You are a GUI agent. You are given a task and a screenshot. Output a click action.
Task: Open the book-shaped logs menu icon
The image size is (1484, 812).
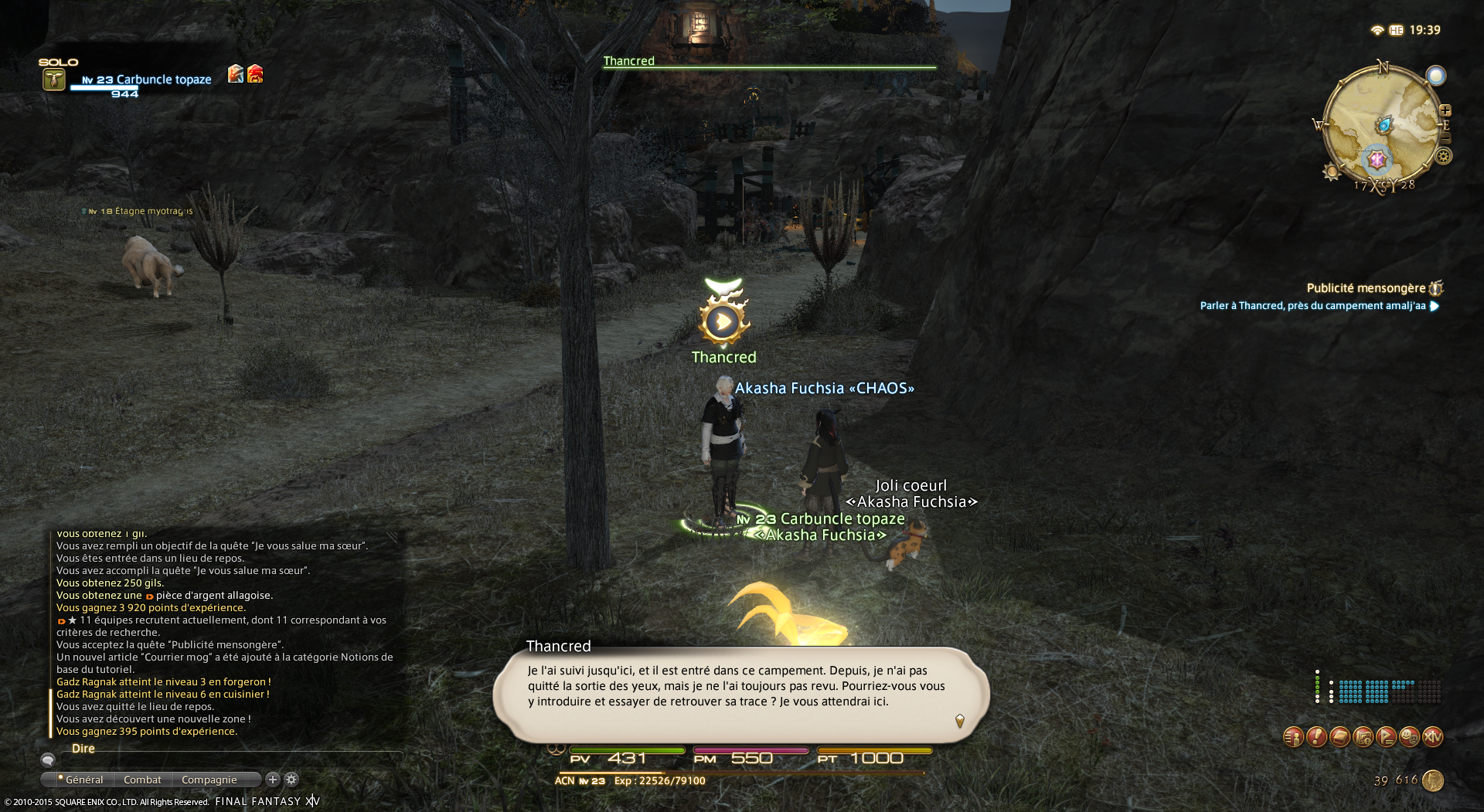tap(1339, 737)
